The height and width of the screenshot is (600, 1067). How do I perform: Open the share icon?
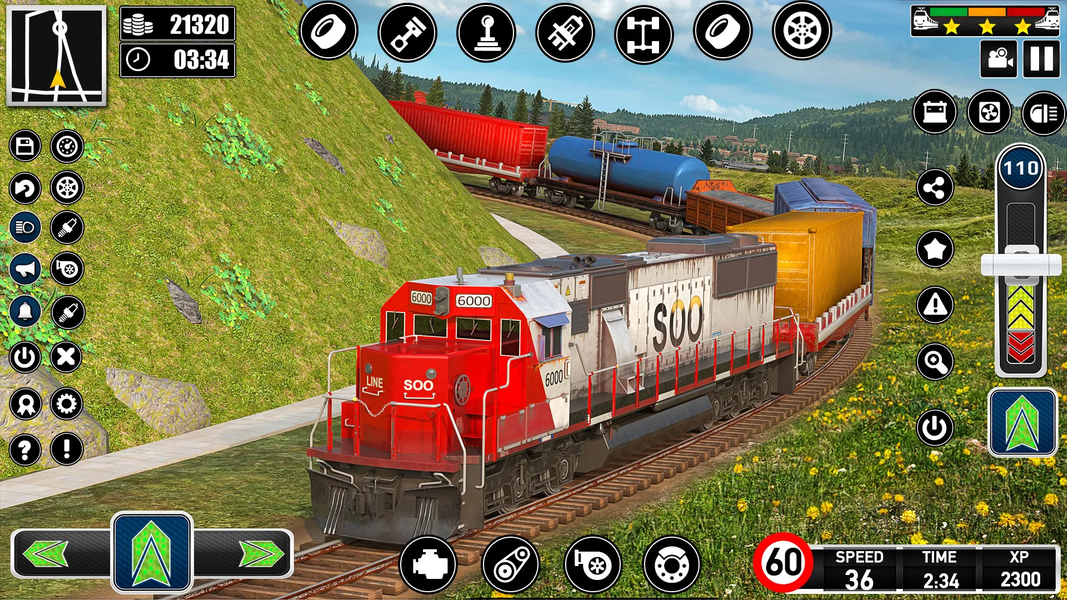pyautogui.click(x=935, y=187)
